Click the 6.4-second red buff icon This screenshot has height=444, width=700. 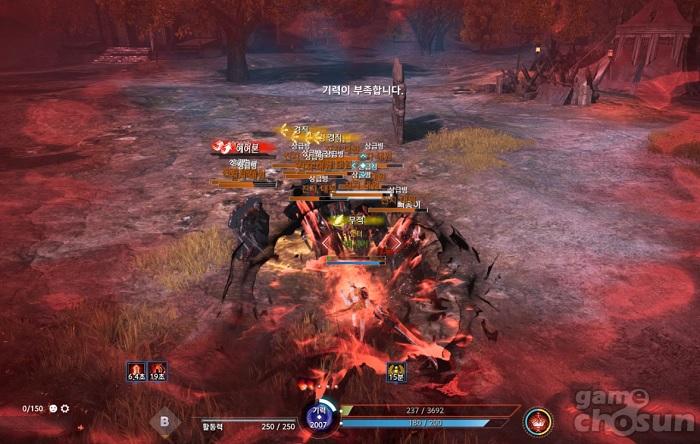(136, 371)
